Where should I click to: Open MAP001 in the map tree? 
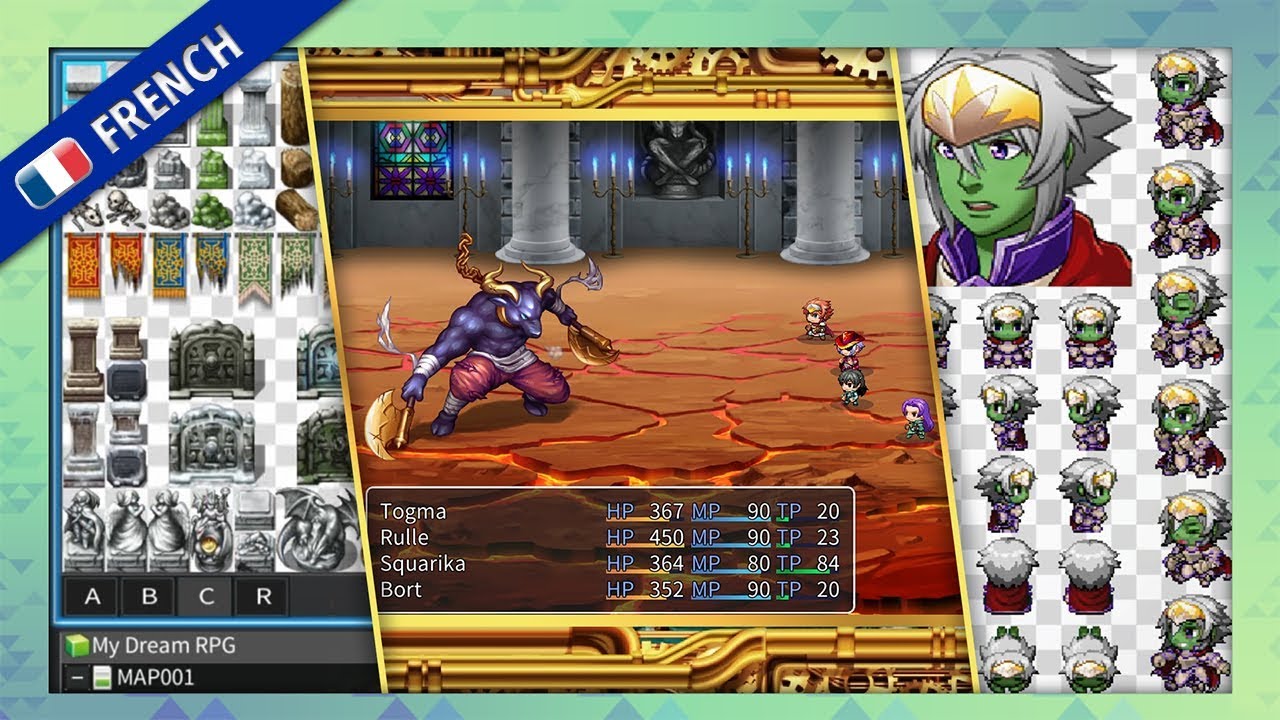(x=155, y=677)
